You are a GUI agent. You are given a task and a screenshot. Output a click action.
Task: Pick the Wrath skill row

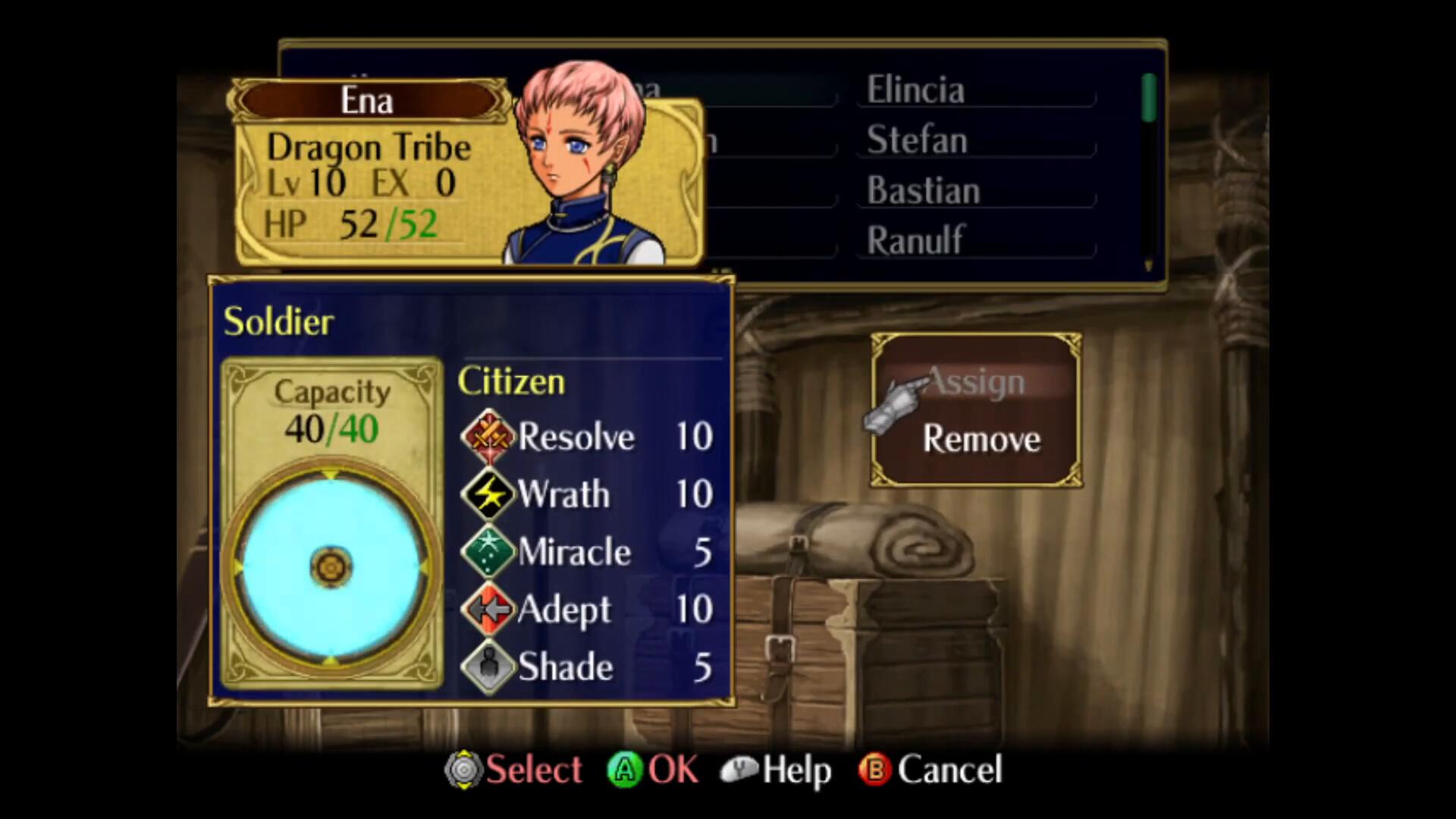(588, 494)
